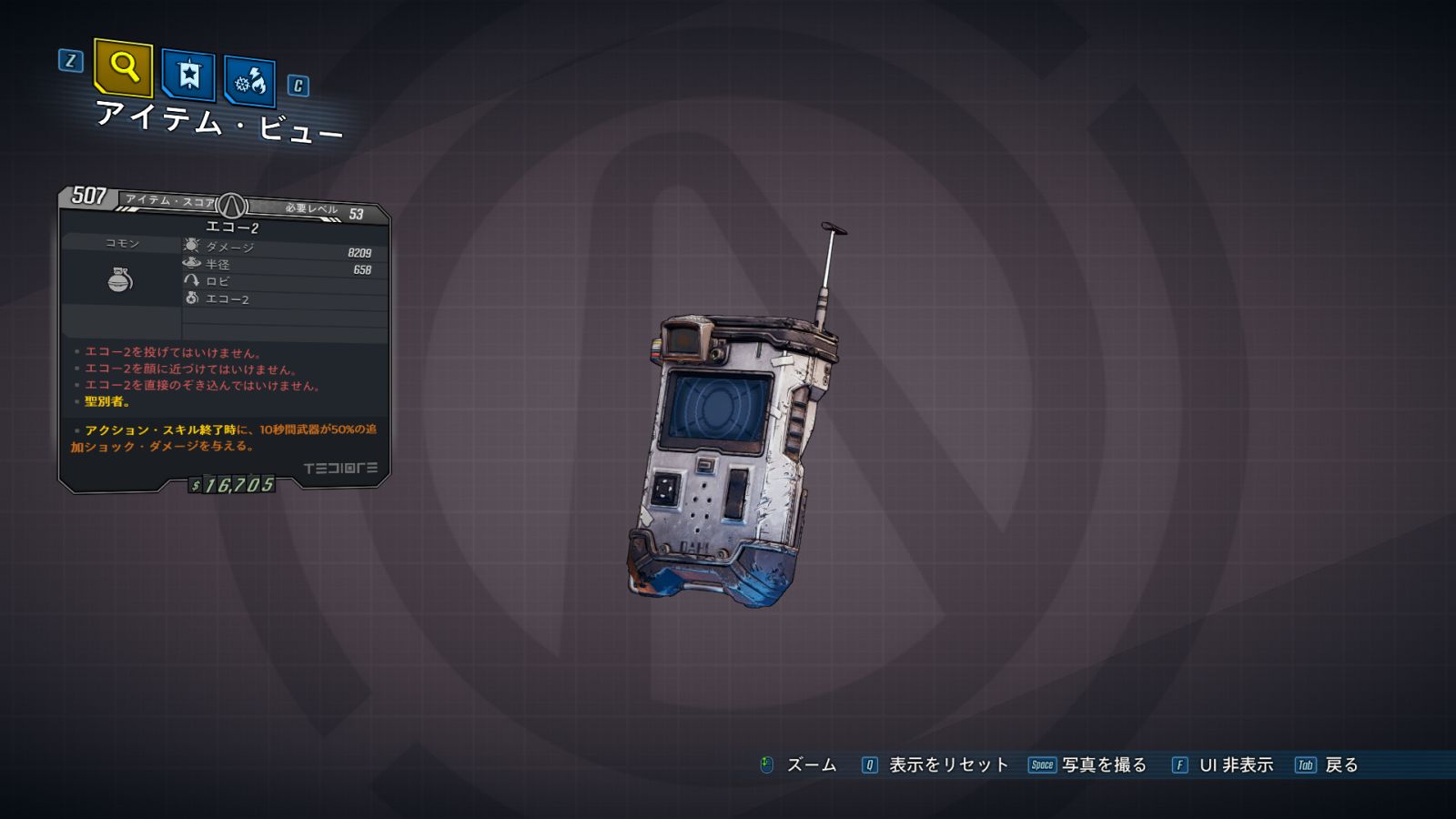This screenshot has height=819, width=1456.
Task: Open the gear and flame tab
Action: pyautogui.click(x=249, y=83)
